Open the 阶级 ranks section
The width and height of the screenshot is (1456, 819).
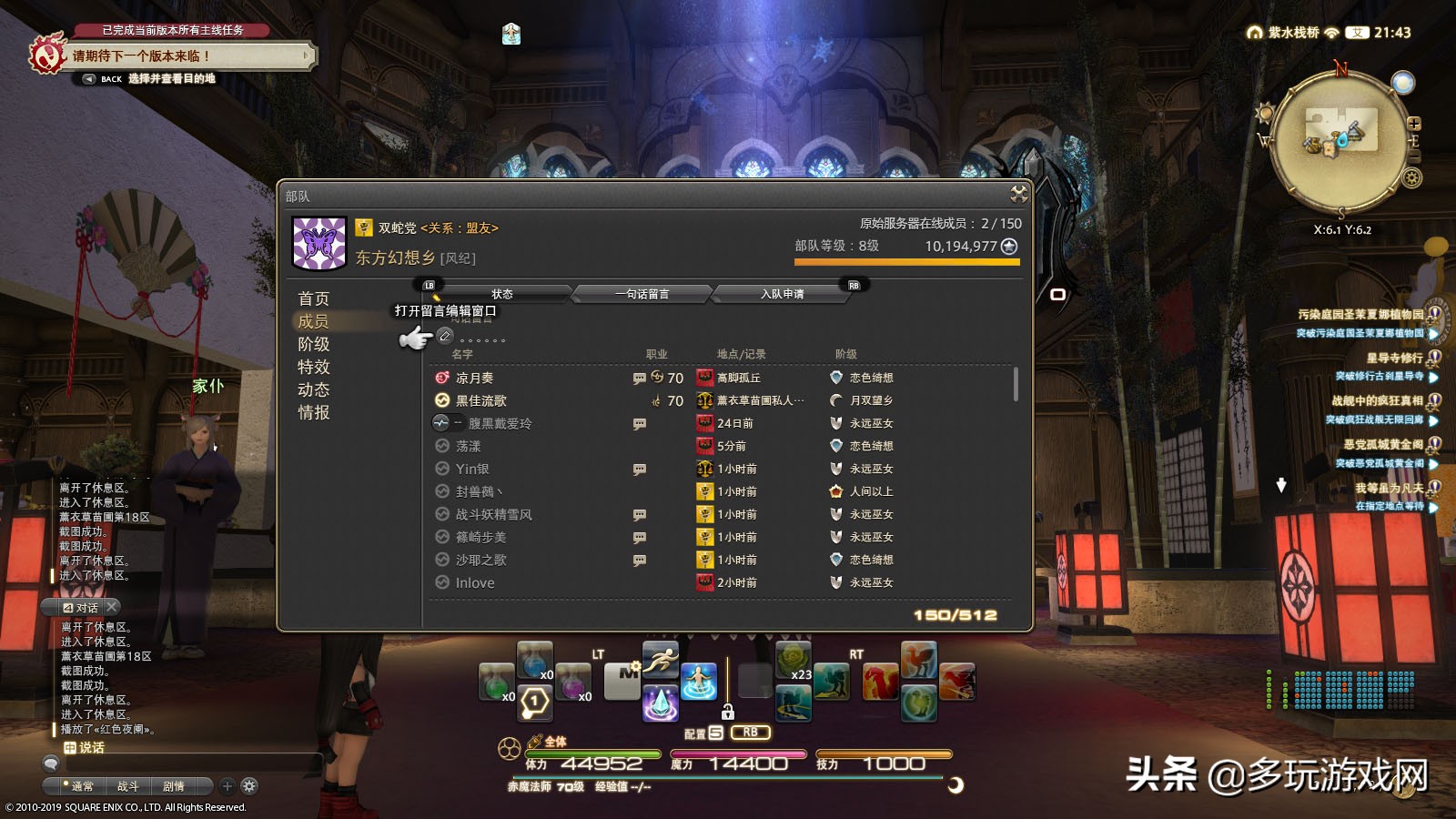tap(314, 344)
